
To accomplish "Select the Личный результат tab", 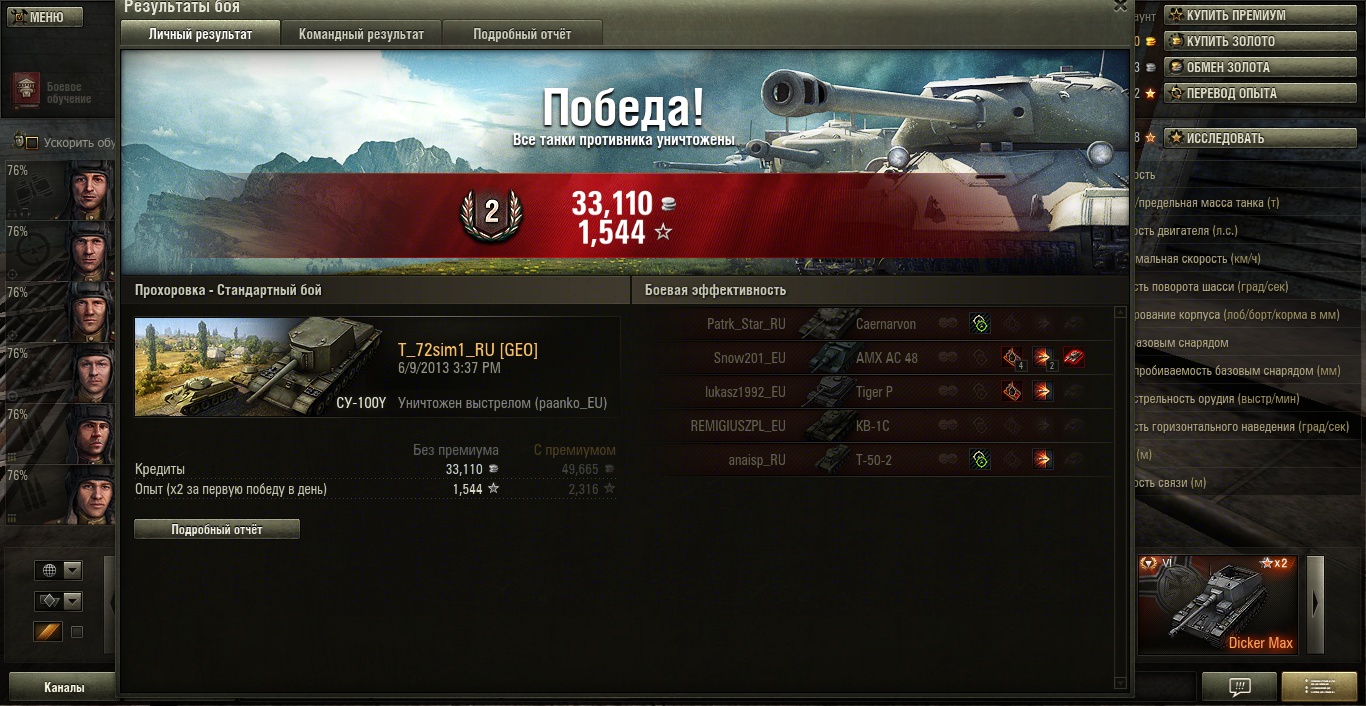I will (x=200, y=34).
